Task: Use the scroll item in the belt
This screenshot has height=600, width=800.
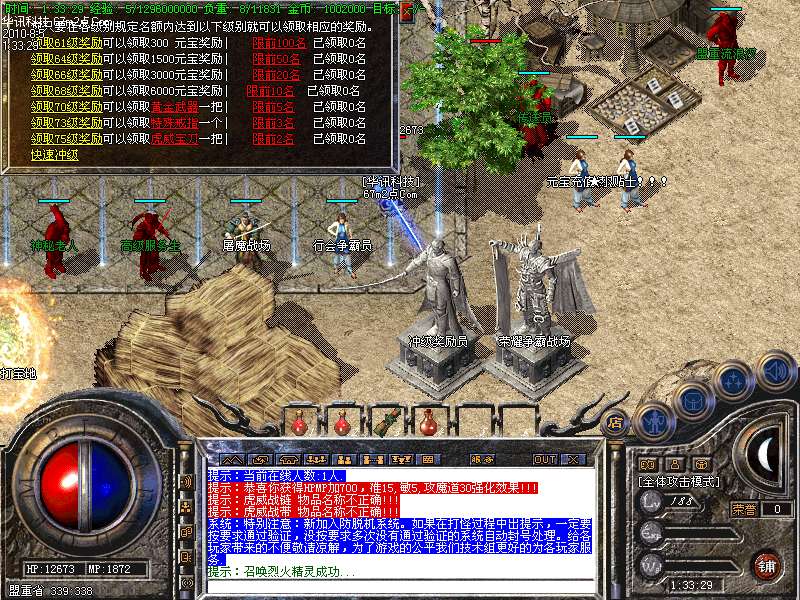Action: tap(384, 420)
